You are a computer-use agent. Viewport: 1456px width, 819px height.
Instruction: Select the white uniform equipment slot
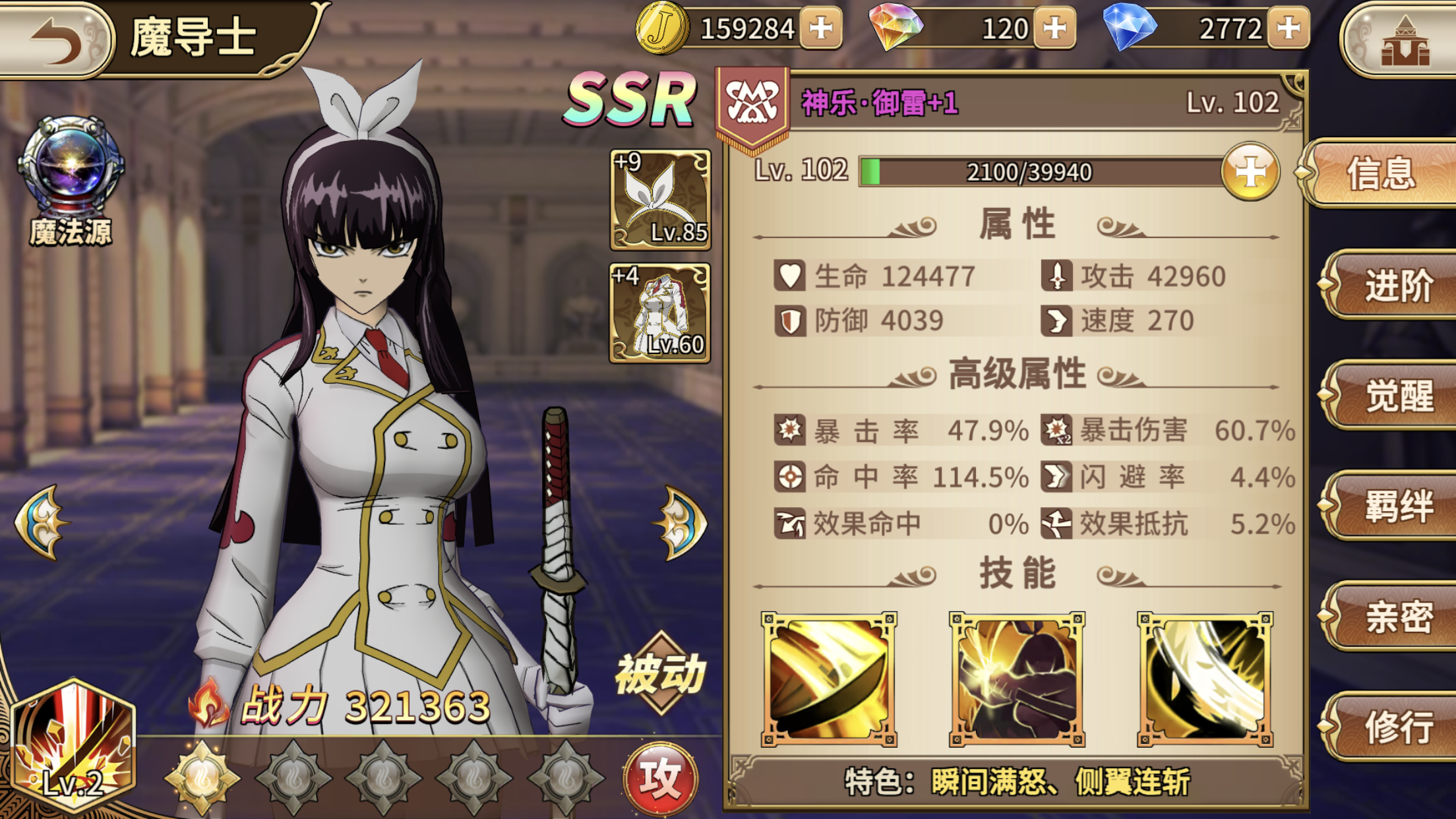coord(660,313)
